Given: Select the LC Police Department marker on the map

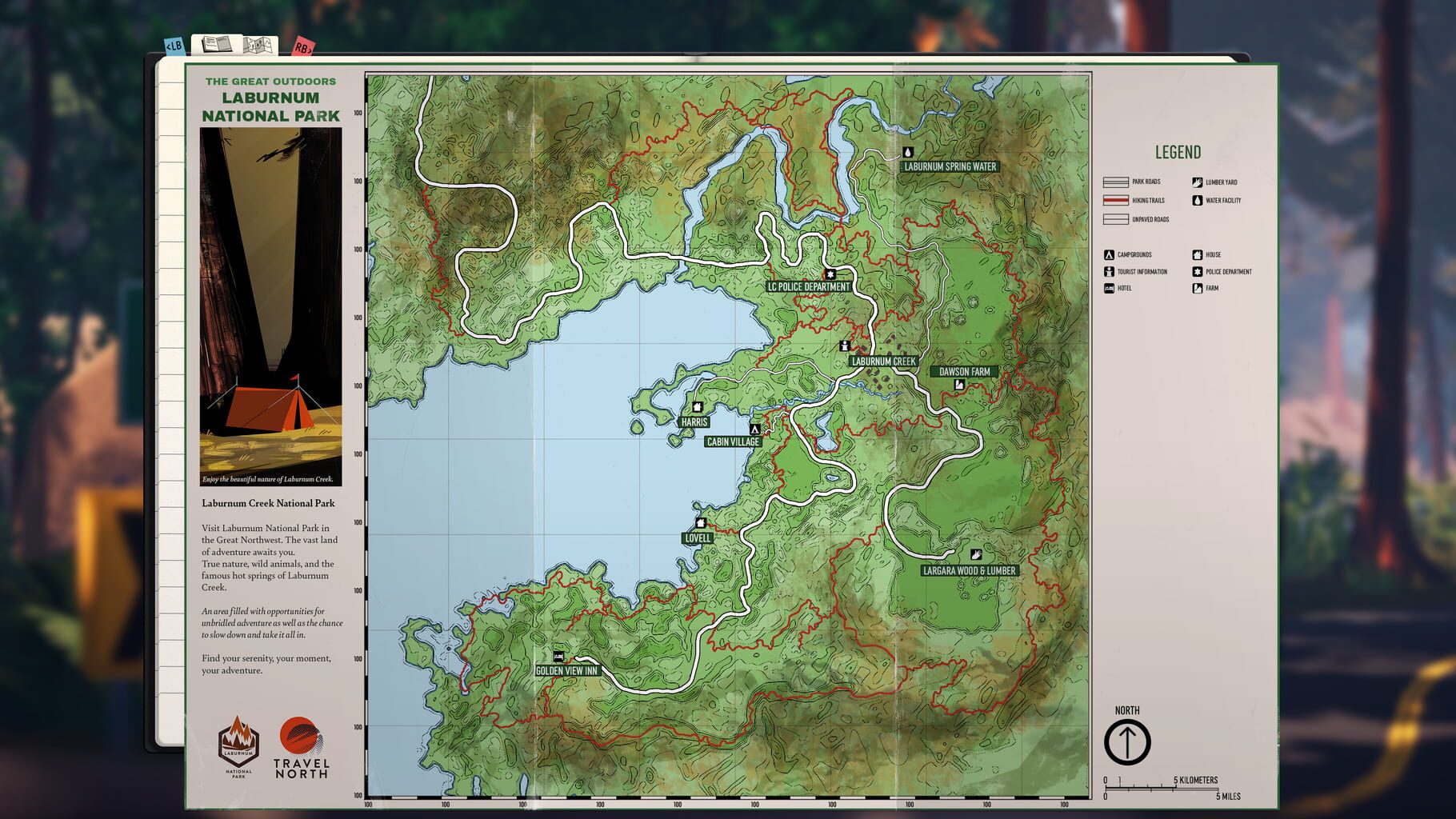Looking at the screenshot, I should coord(831,274).
